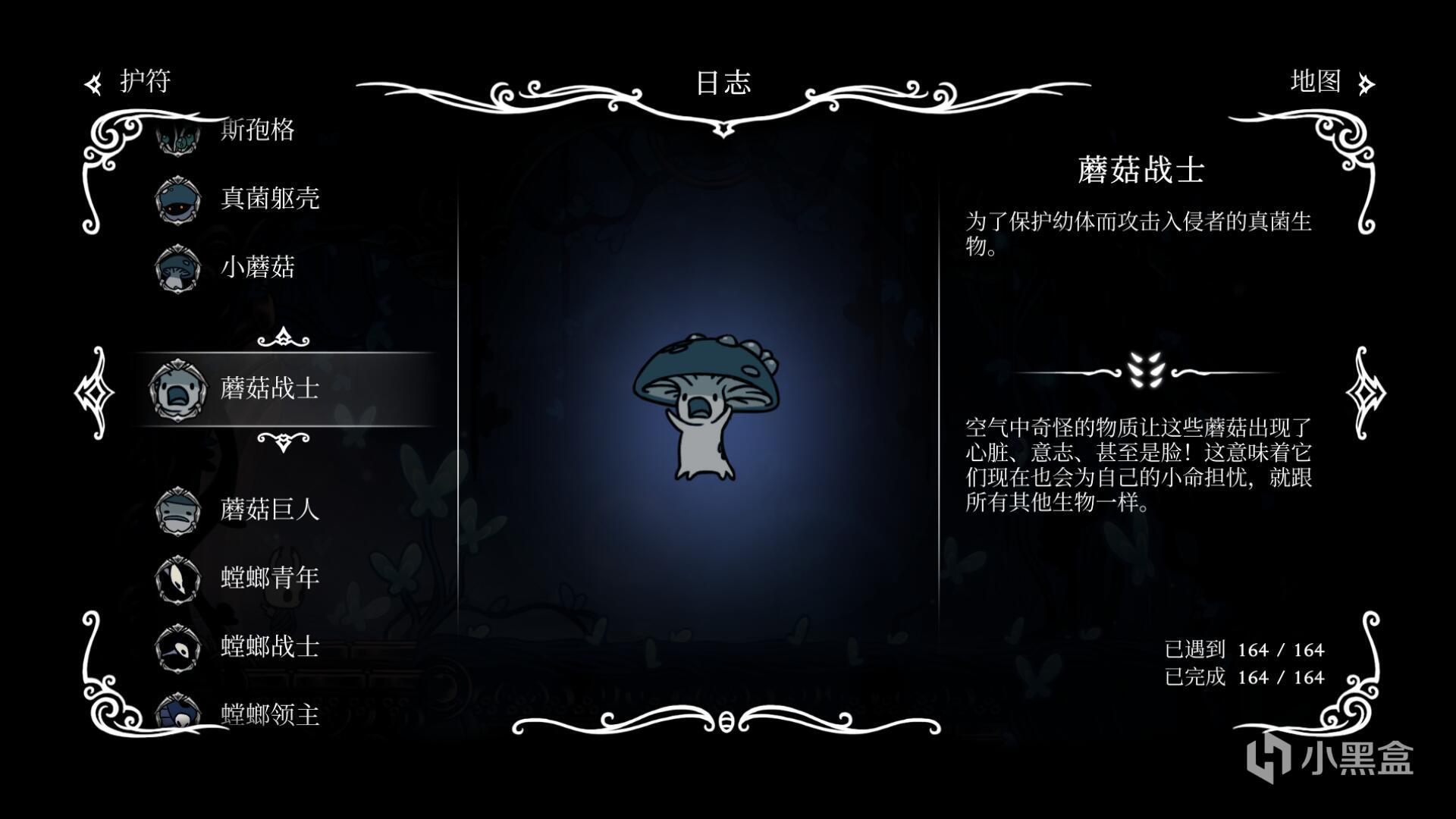Choose the 小蘑菇 entry in the list
The height and width of the screenshot is (819, 1456).
(x=256, y=267)
